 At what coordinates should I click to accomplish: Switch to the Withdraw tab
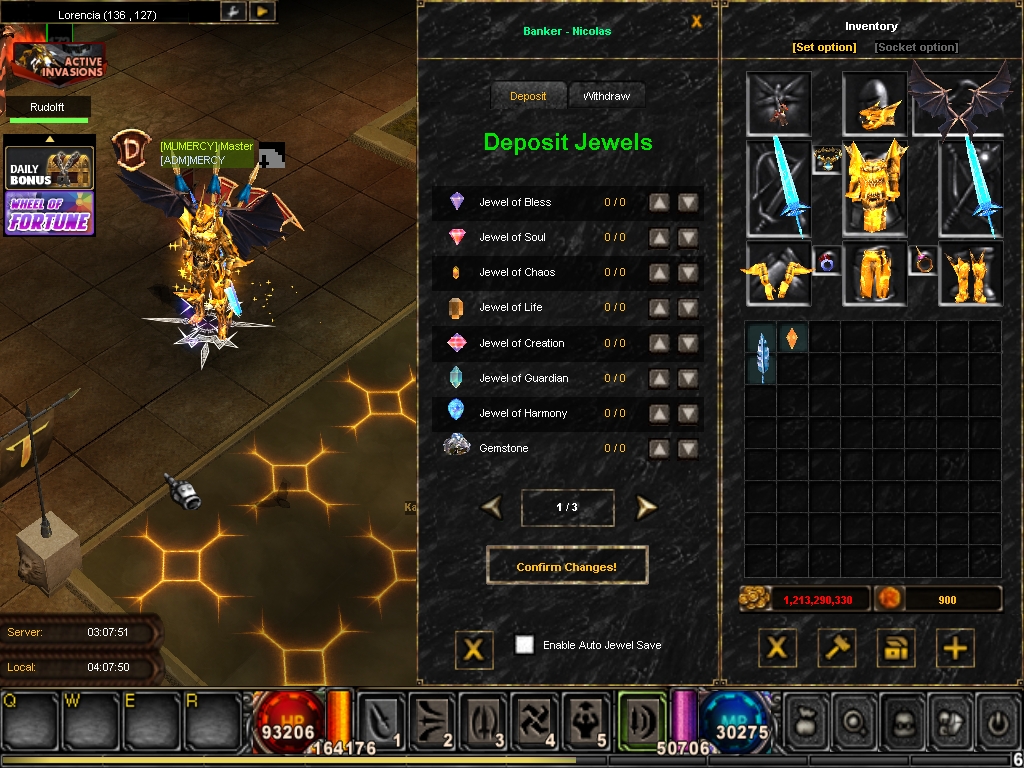[x=606, y=96]
